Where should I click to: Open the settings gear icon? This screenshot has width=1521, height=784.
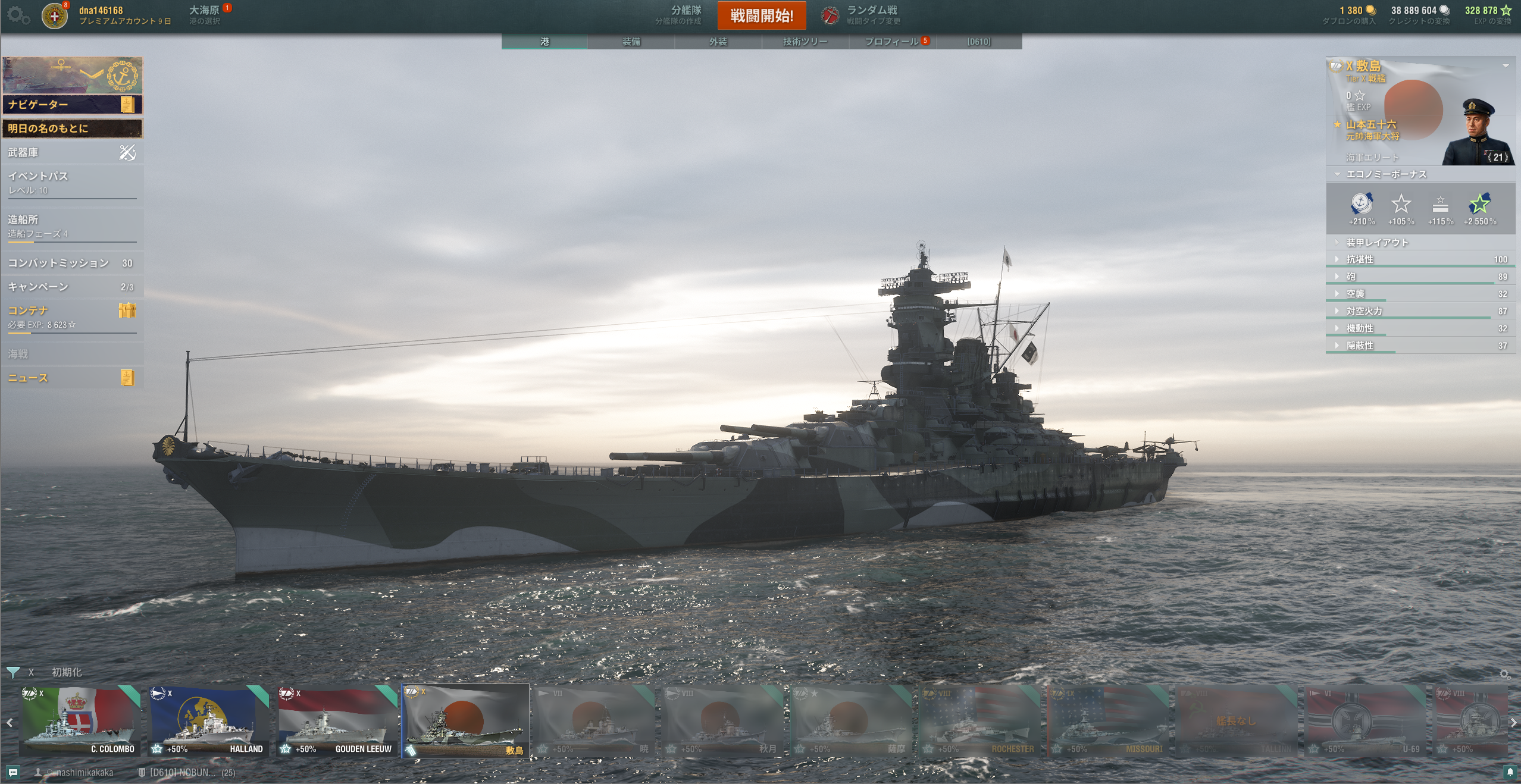[x=18, y=15]
